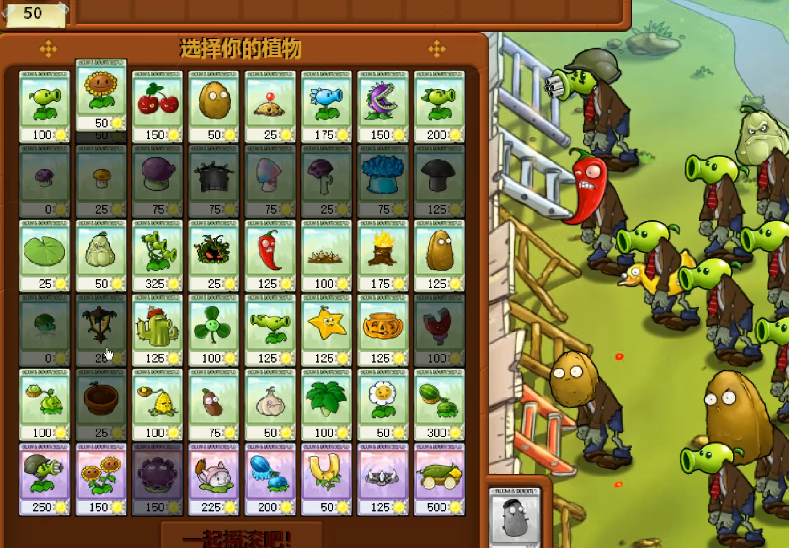789x548 pixels.
Task: Select the flaming Torchwood stump card
Action: pos(382,255)
